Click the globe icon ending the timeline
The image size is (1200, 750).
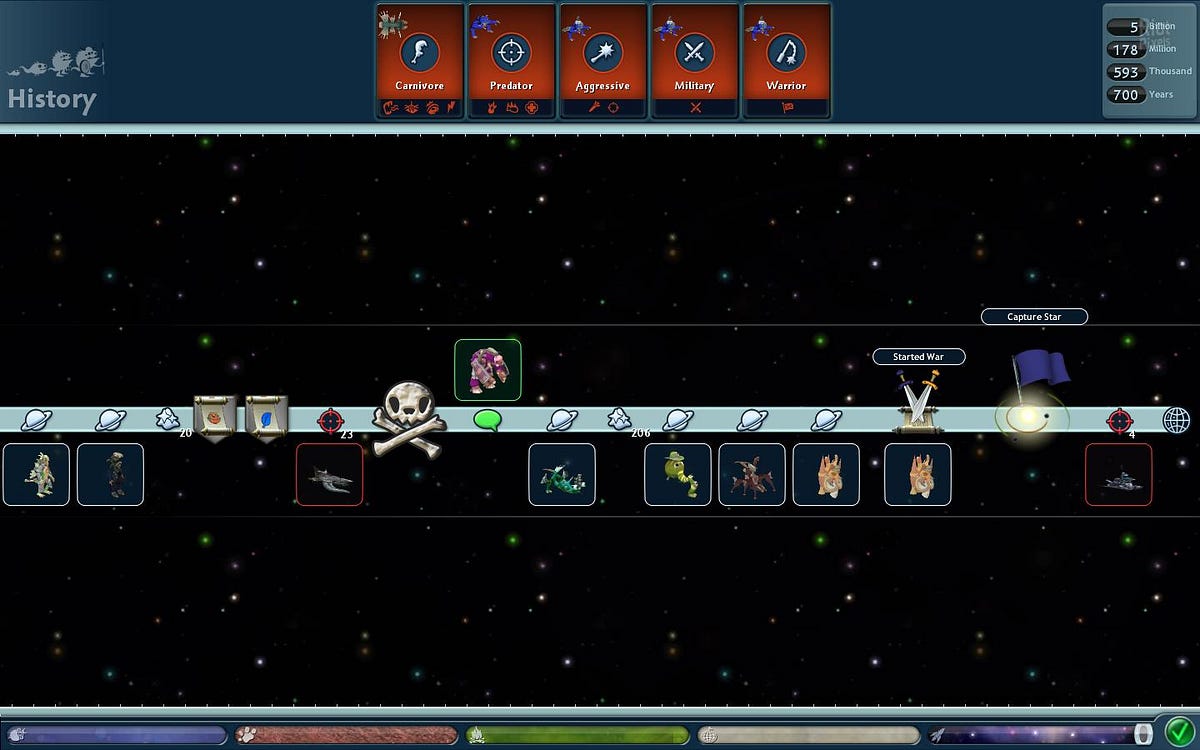pos(1176,420)
